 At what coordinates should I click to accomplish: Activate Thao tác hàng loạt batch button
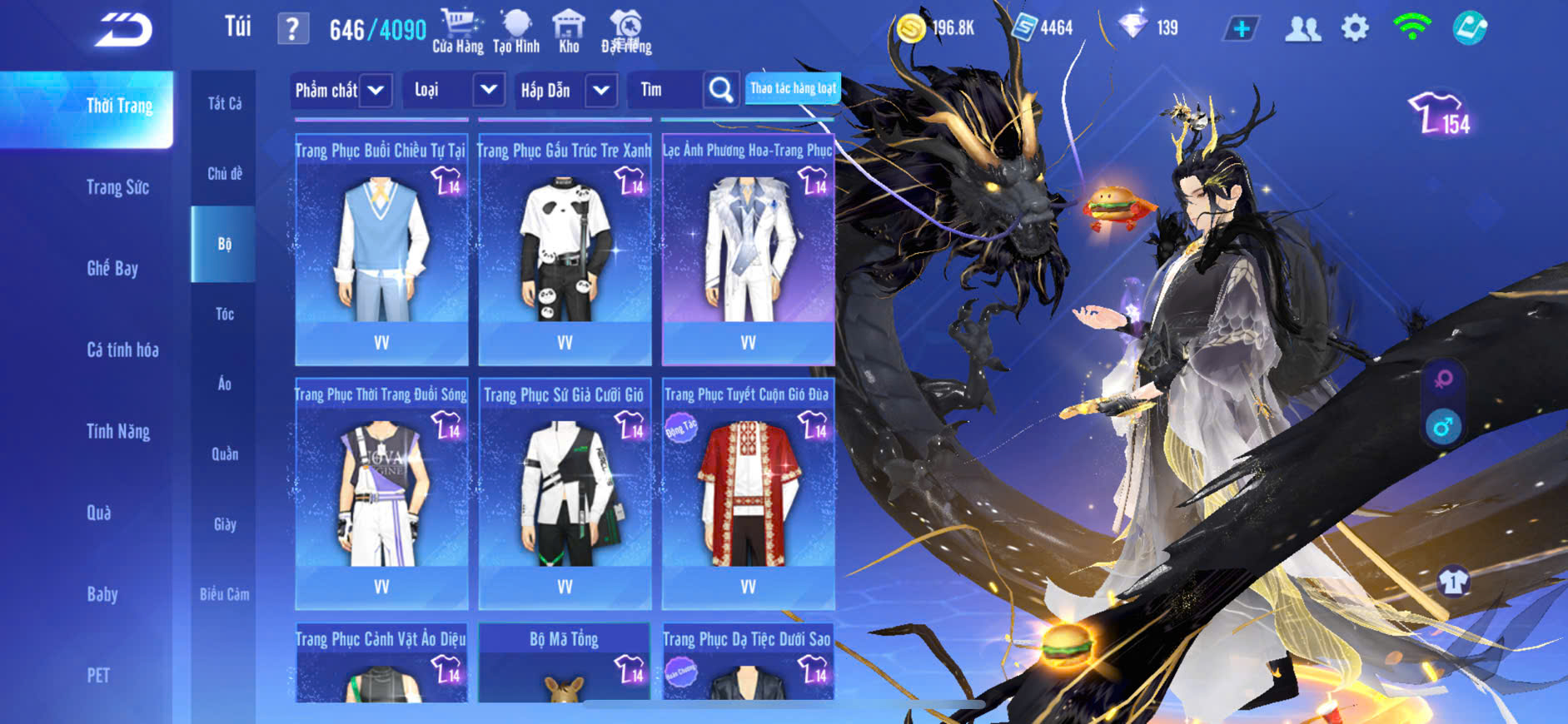tap(792, 88)
